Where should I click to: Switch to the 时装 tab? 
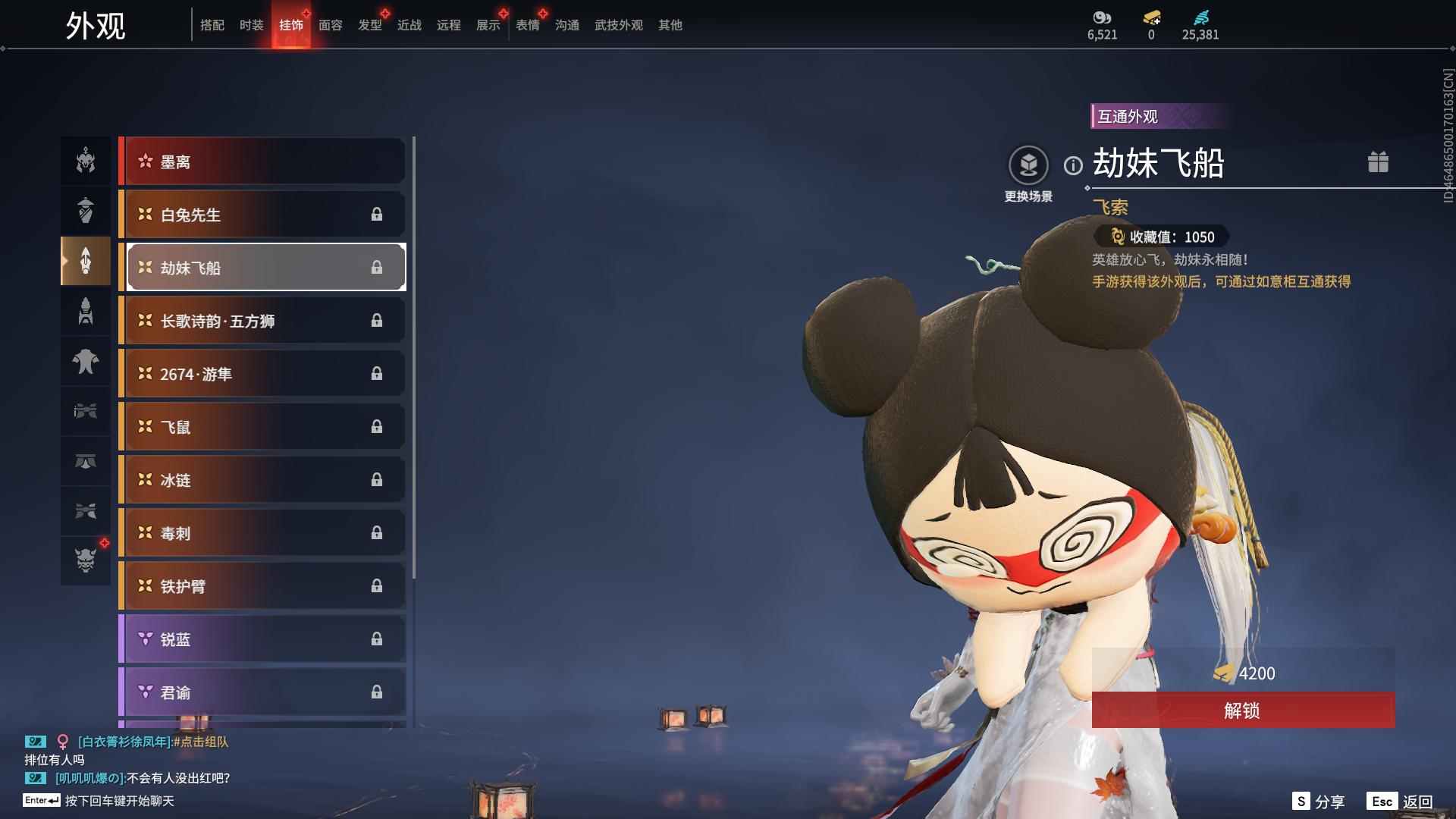point(251,25)
